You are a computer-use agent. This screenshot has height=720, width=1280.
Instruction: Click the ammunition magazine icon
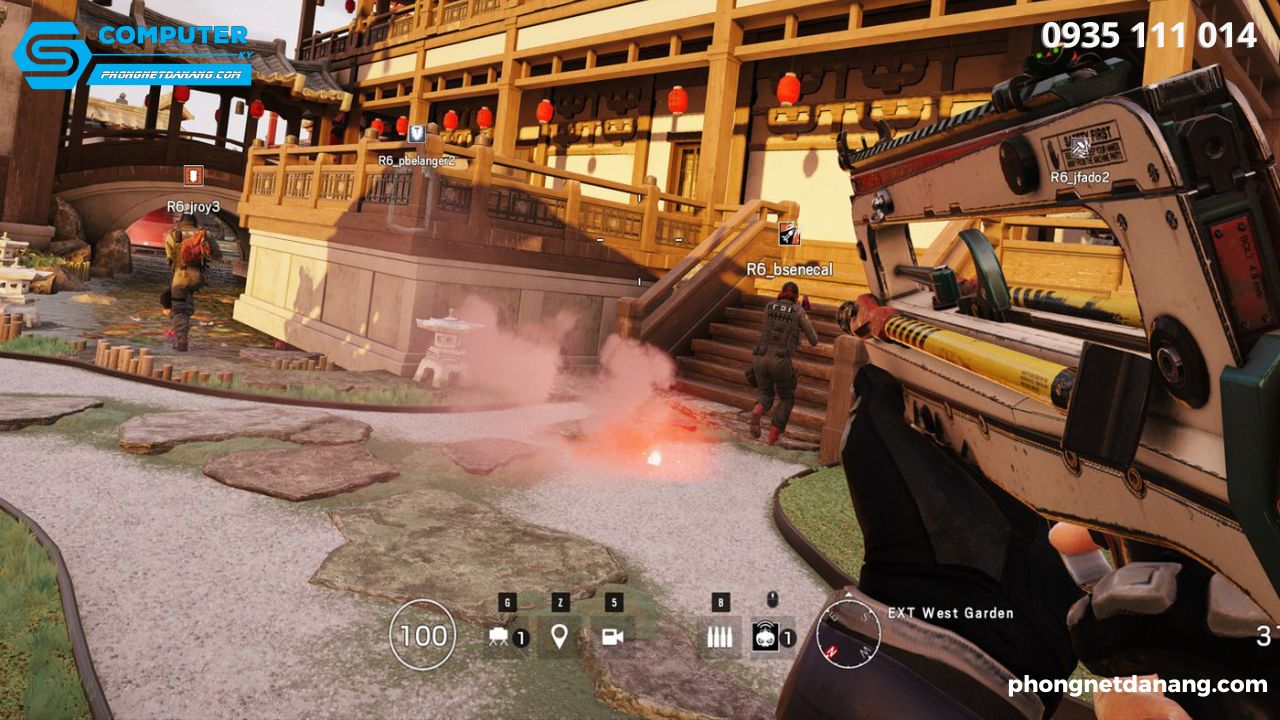point(721,636)
